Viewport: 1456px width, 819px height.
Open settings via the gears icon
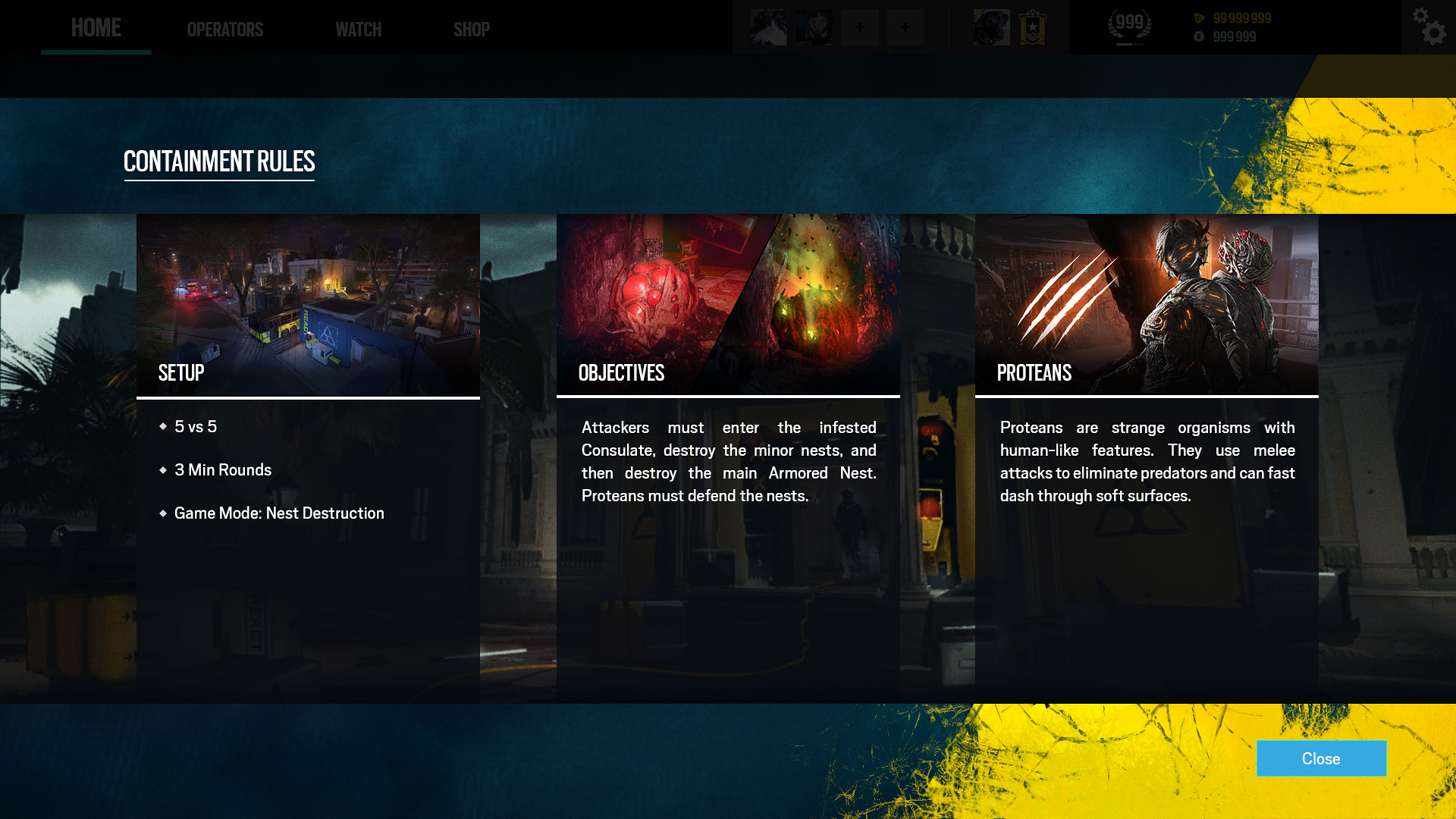point(1429,27)
